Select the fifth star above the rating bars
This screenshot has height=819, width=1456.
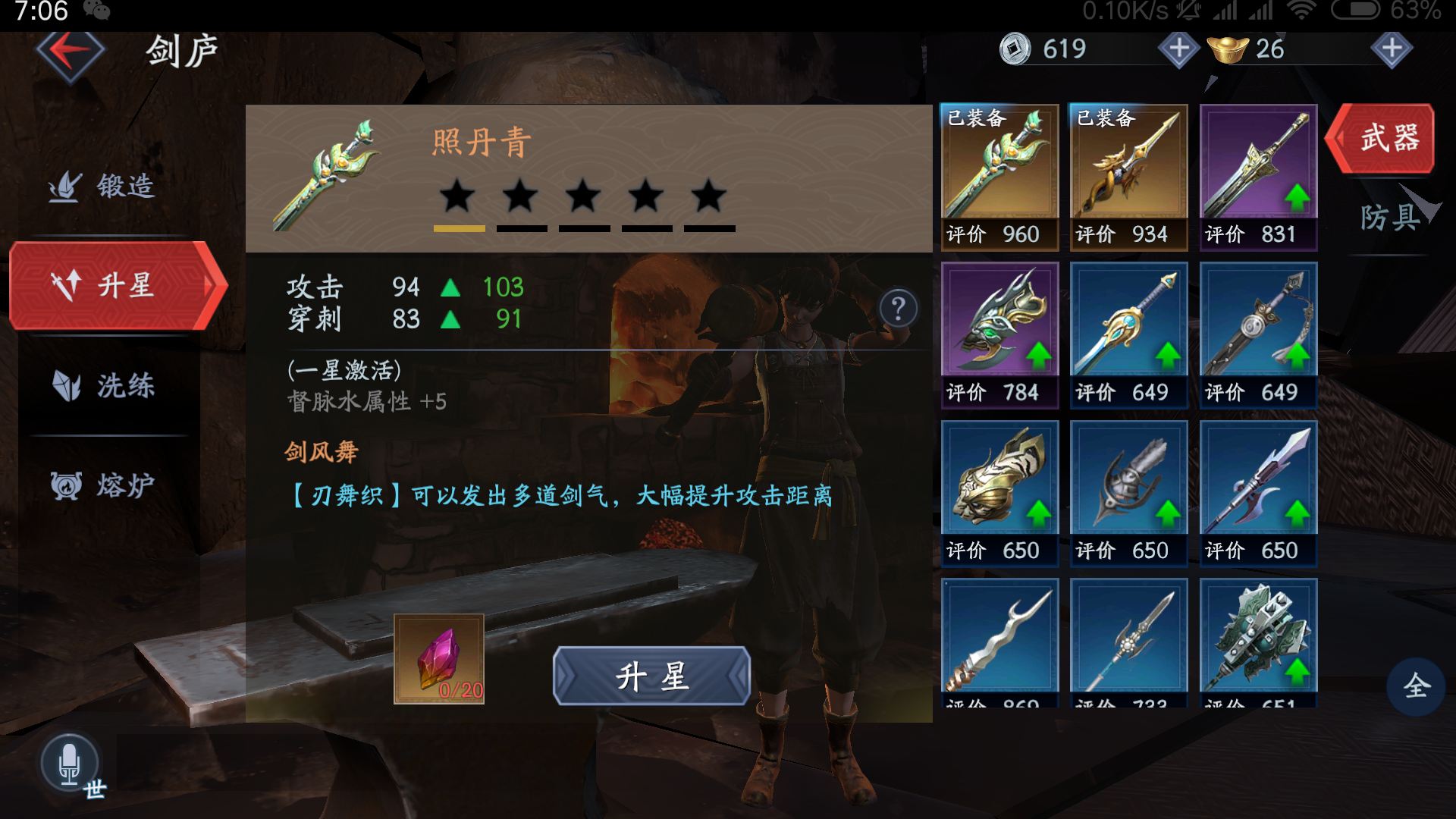(x=707, y=197)
